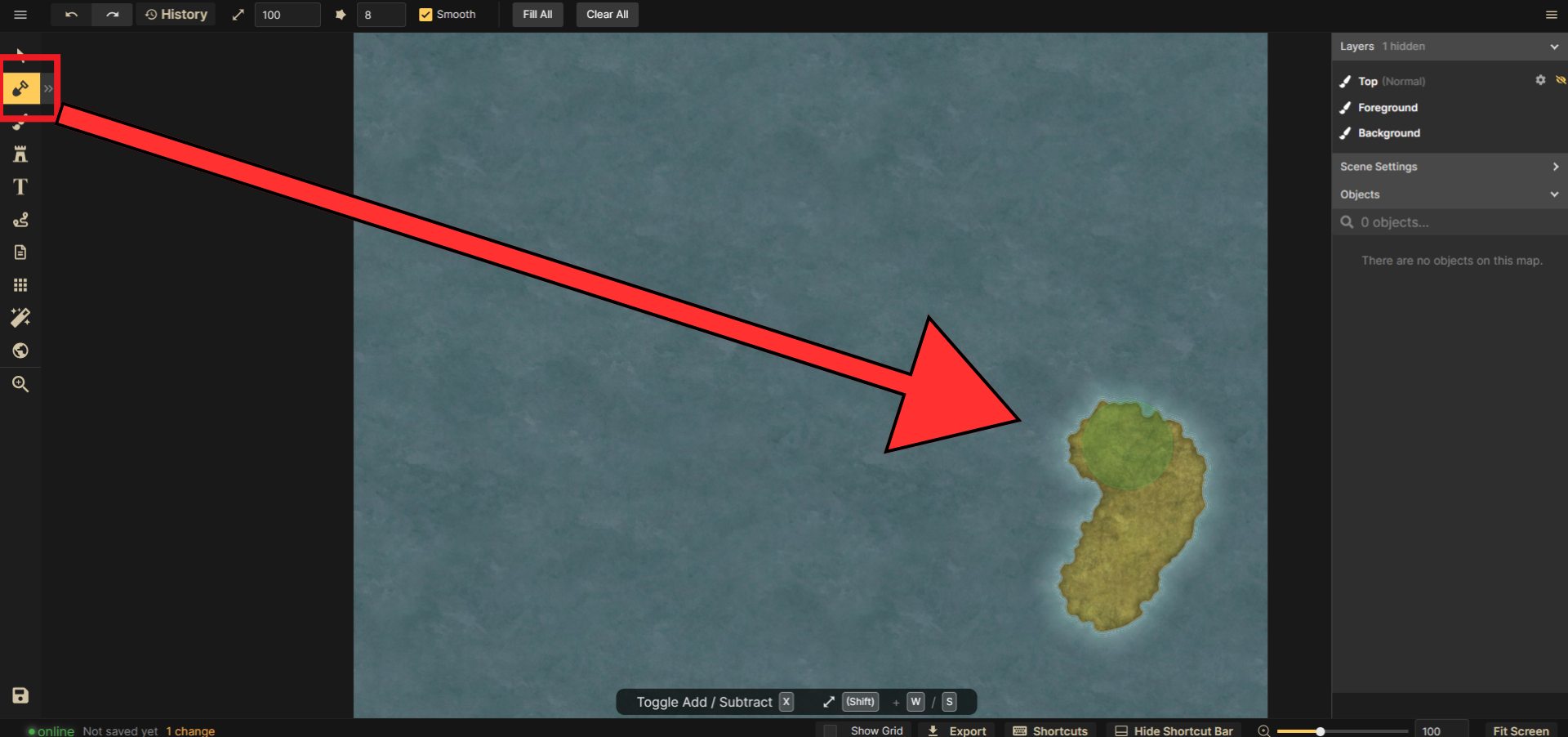Image resolution: width=1568 pixels, height=737 pixels.
Task: Select the Foreground layer
Action: pos(1388,108)
